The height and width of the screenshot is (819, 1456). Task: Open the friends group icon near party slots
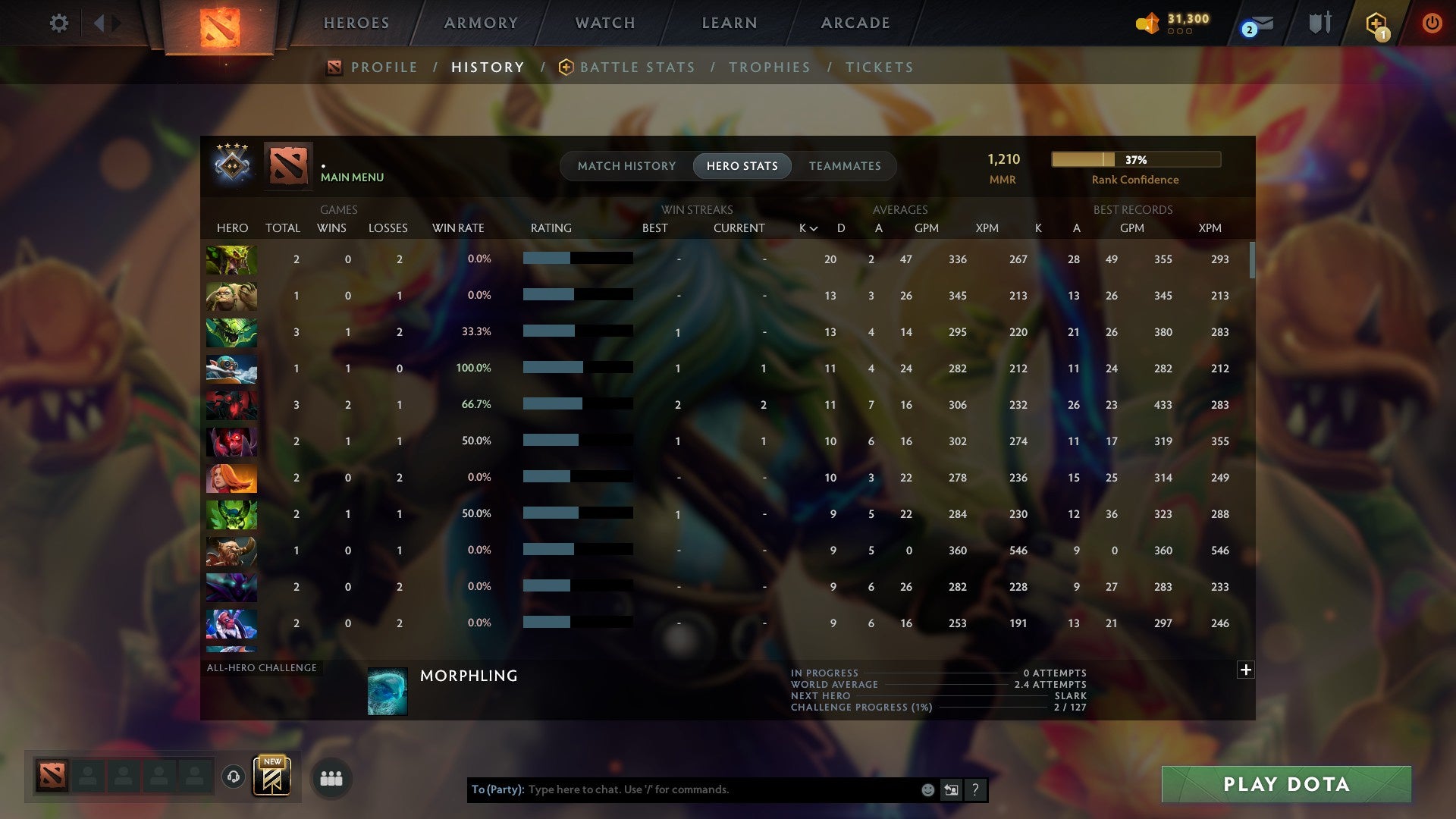pyautogui.click(x=332, y=778)
